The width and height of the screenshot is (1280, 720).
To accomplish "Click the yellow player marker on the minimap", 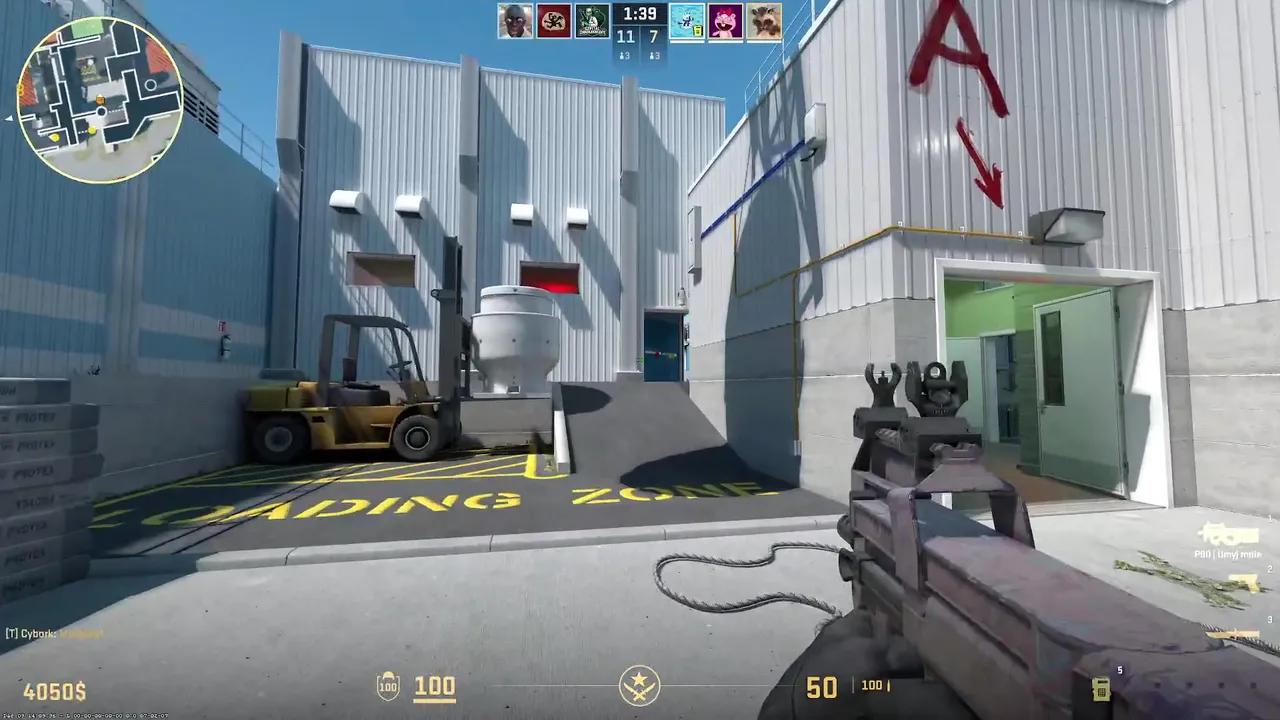I will 93,131.
